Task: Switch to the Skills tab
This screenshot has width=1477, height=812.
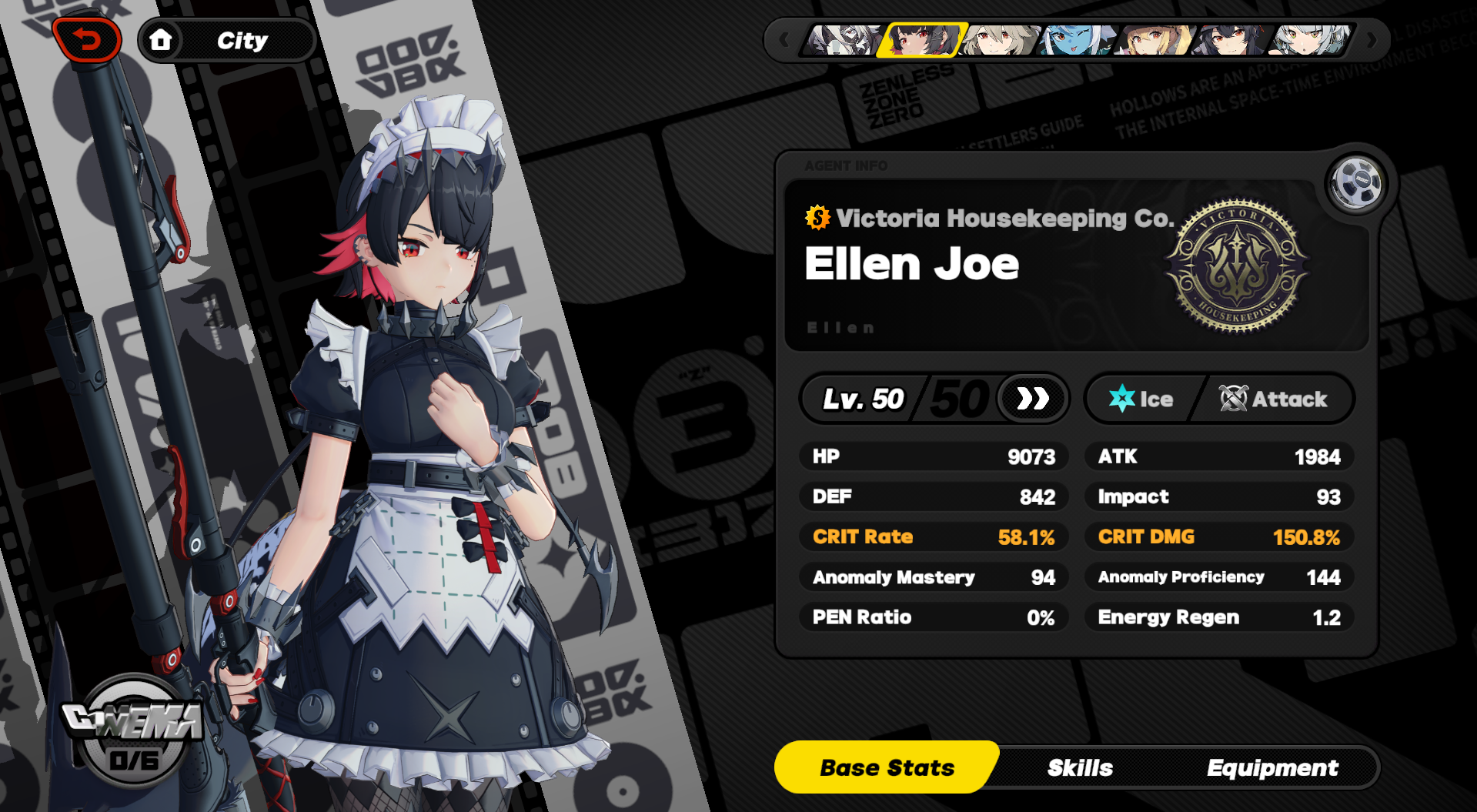Action: click(1079, 767)
